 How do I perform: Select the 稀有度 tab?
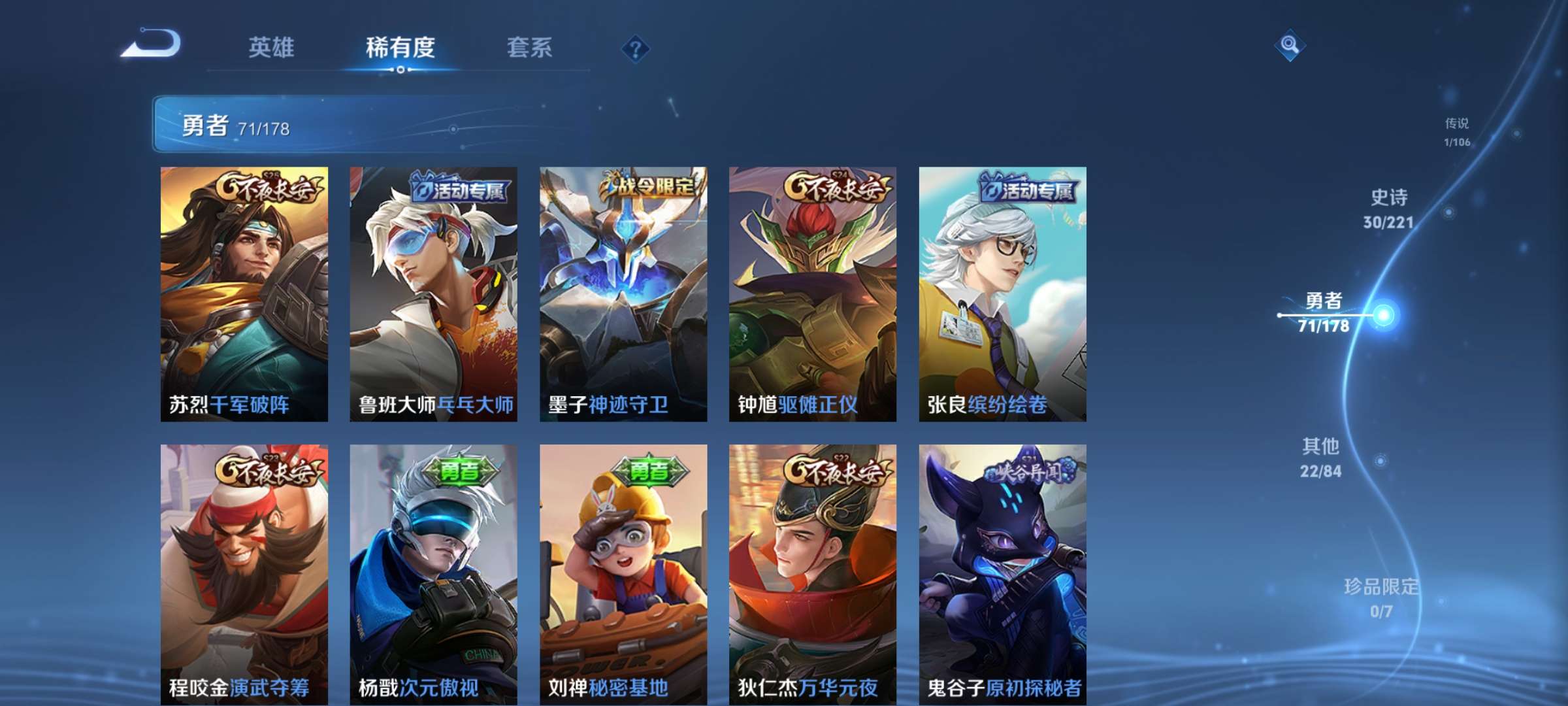coord(400,48)
